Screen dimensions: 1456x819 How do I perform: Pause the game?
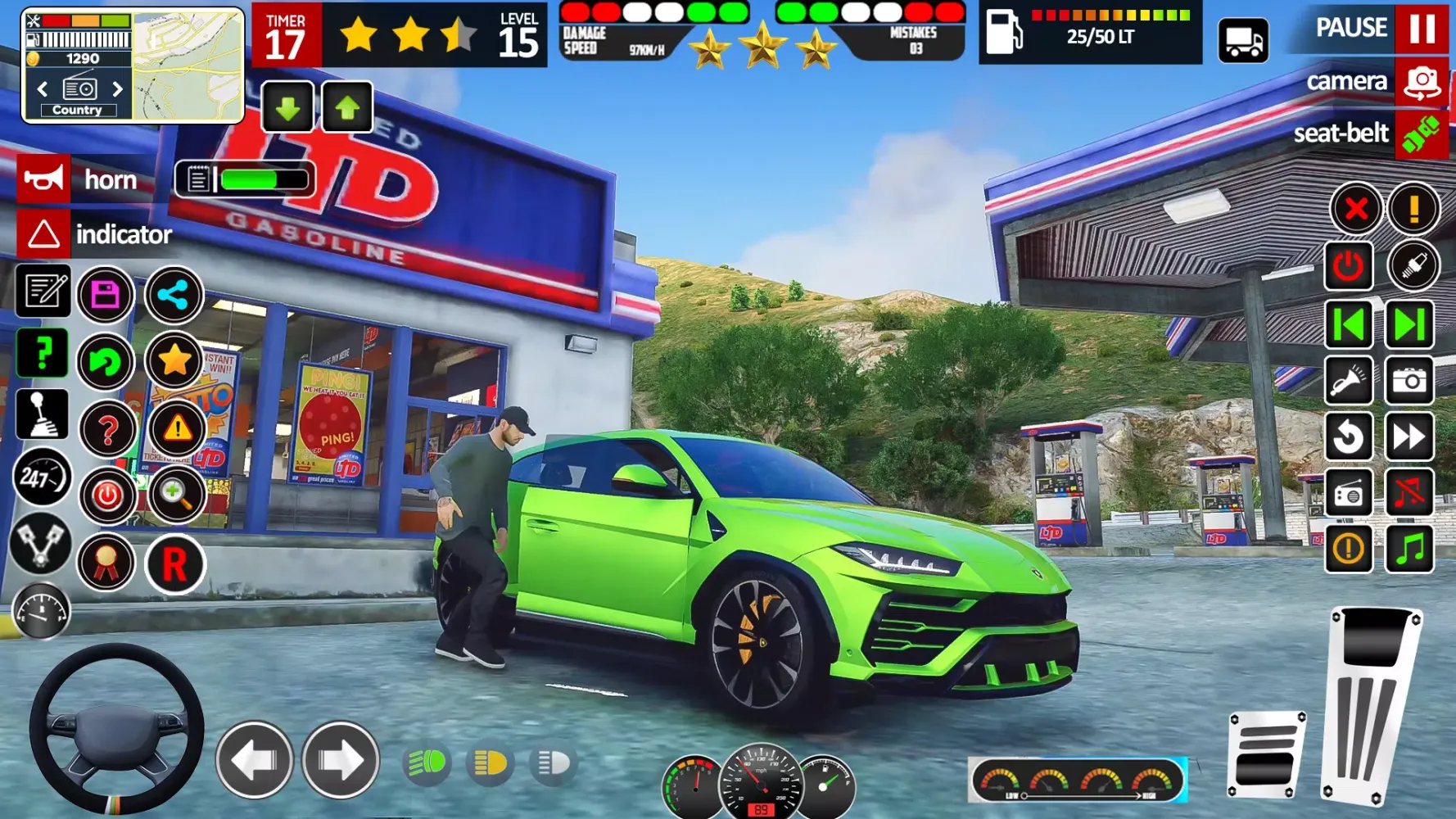1422,28
